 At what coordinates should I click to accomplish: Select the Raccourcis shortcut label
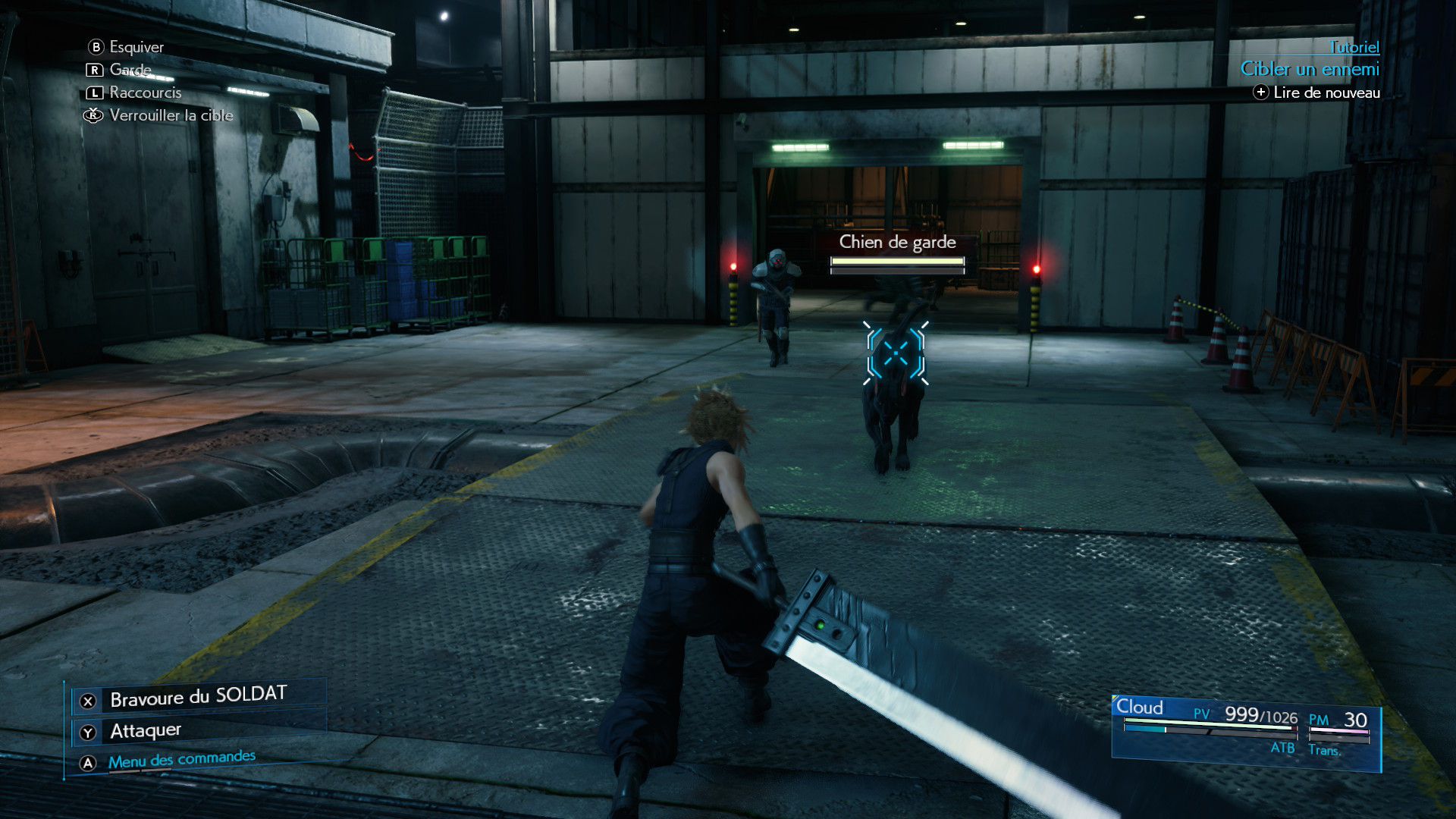coord(145,93)
